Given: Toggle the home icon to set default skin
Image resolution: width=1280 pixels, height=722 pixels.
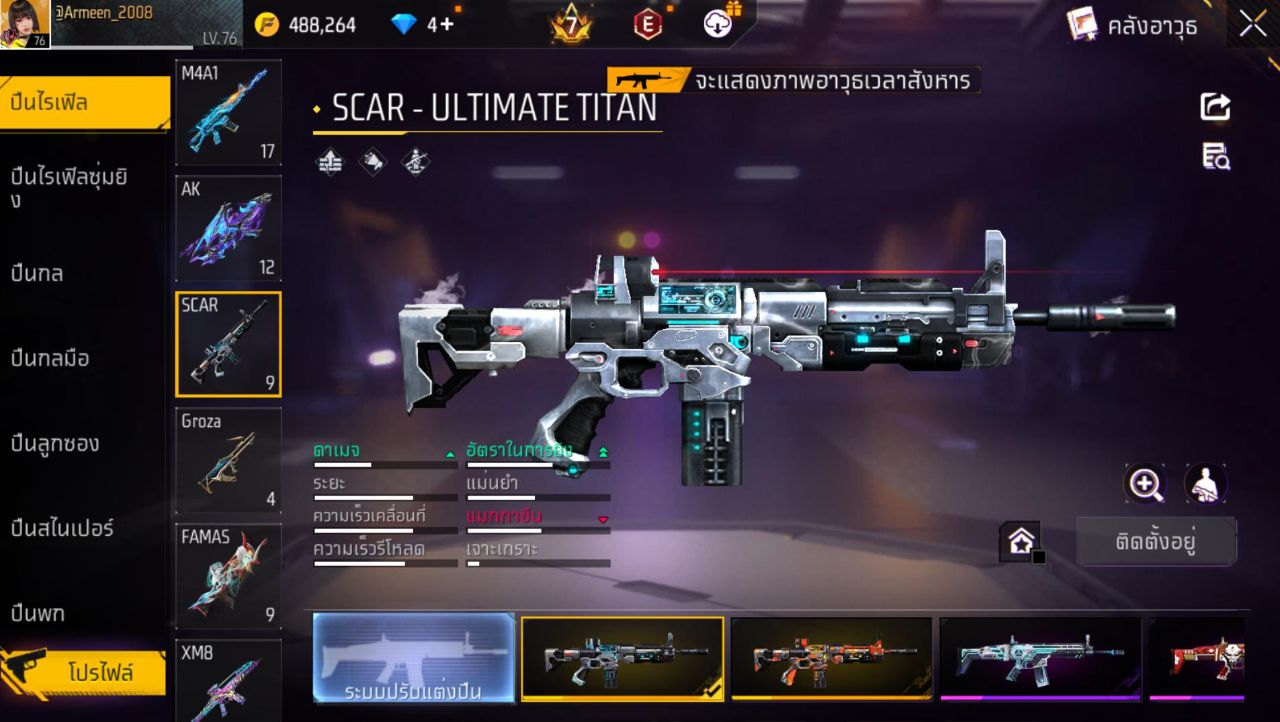Looking at the screenshot, I should click(1022, 540).
